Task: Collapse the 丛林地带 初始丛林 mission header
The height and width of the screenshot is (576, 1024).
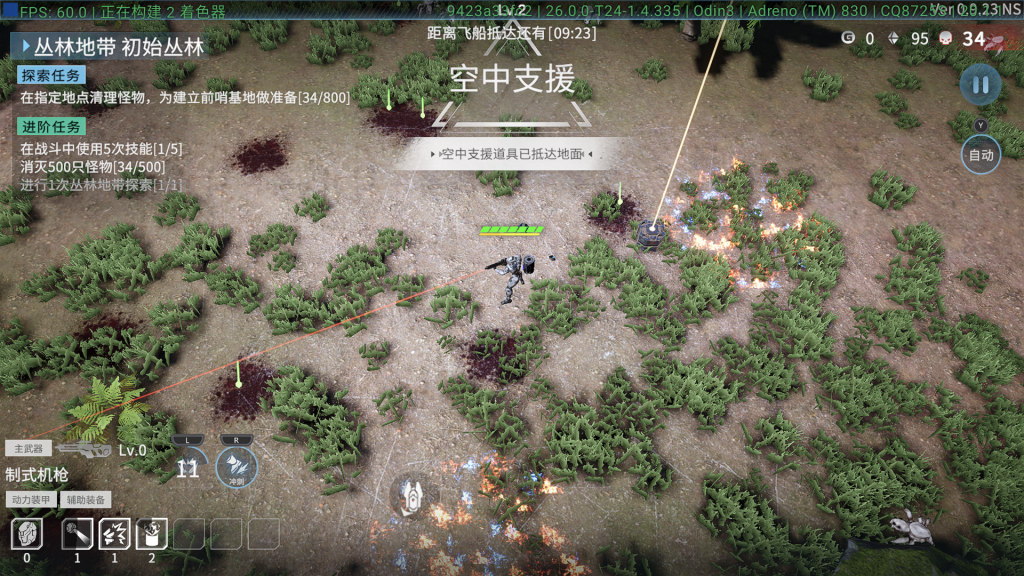Action: click(24, 46)
